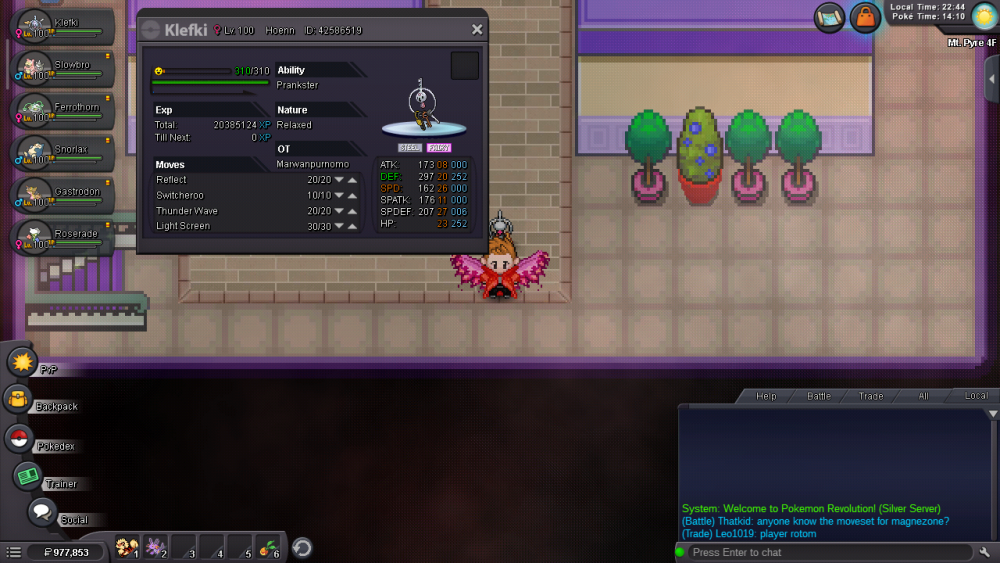The width and height of the screenshot is (1000, 563).
Task: Switch to the Trade chat tab
Action: click(x=871, y=396)
